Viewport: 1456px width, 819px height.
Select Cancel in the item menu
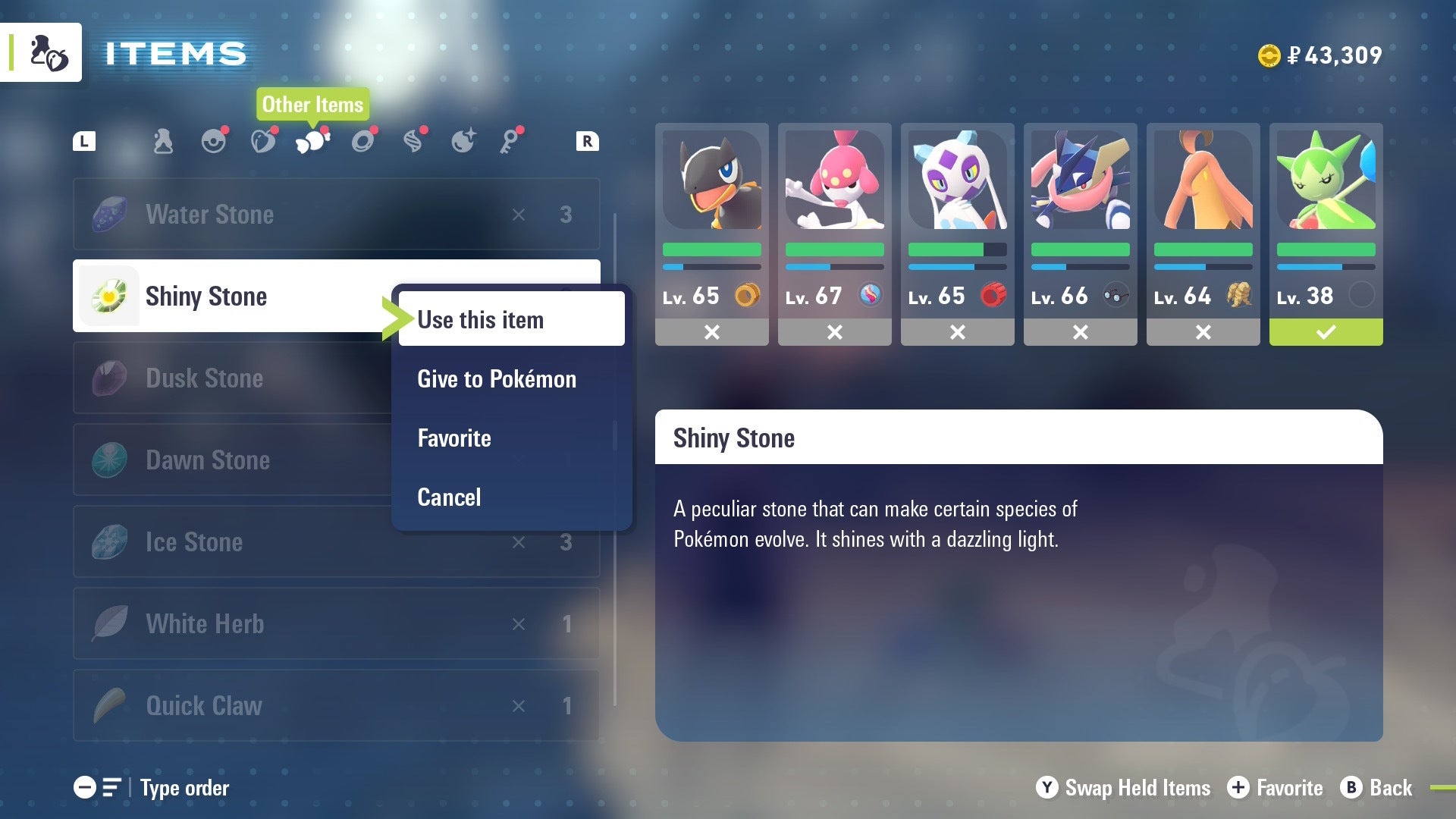point(449,497)
